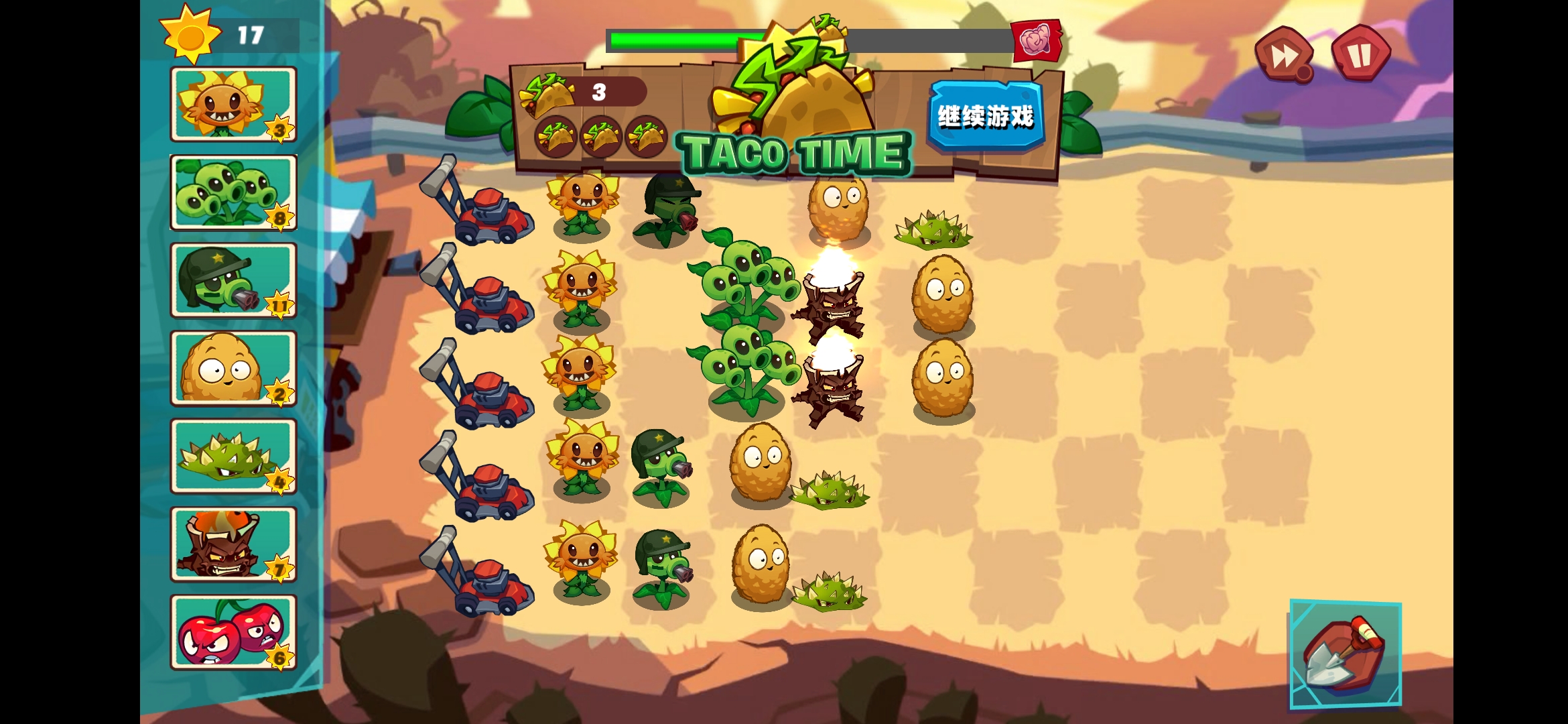This screenshot has width=1568, height=724.
Task: Click the zombie flag on progress bar
Action: click(x=1038, y=42)
